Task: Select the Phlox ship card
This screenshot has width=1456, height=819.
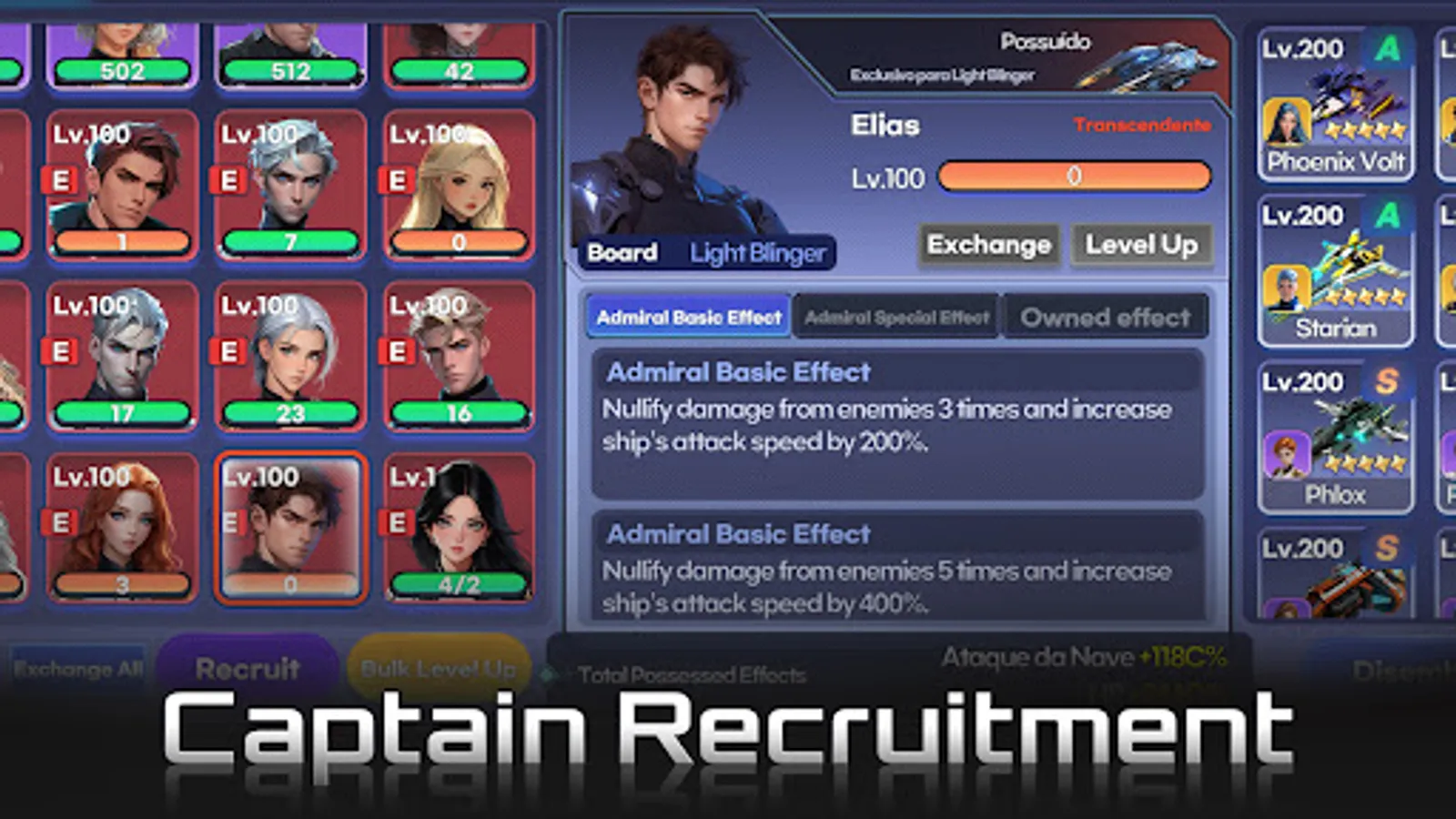Action: tap(1335, 437)
